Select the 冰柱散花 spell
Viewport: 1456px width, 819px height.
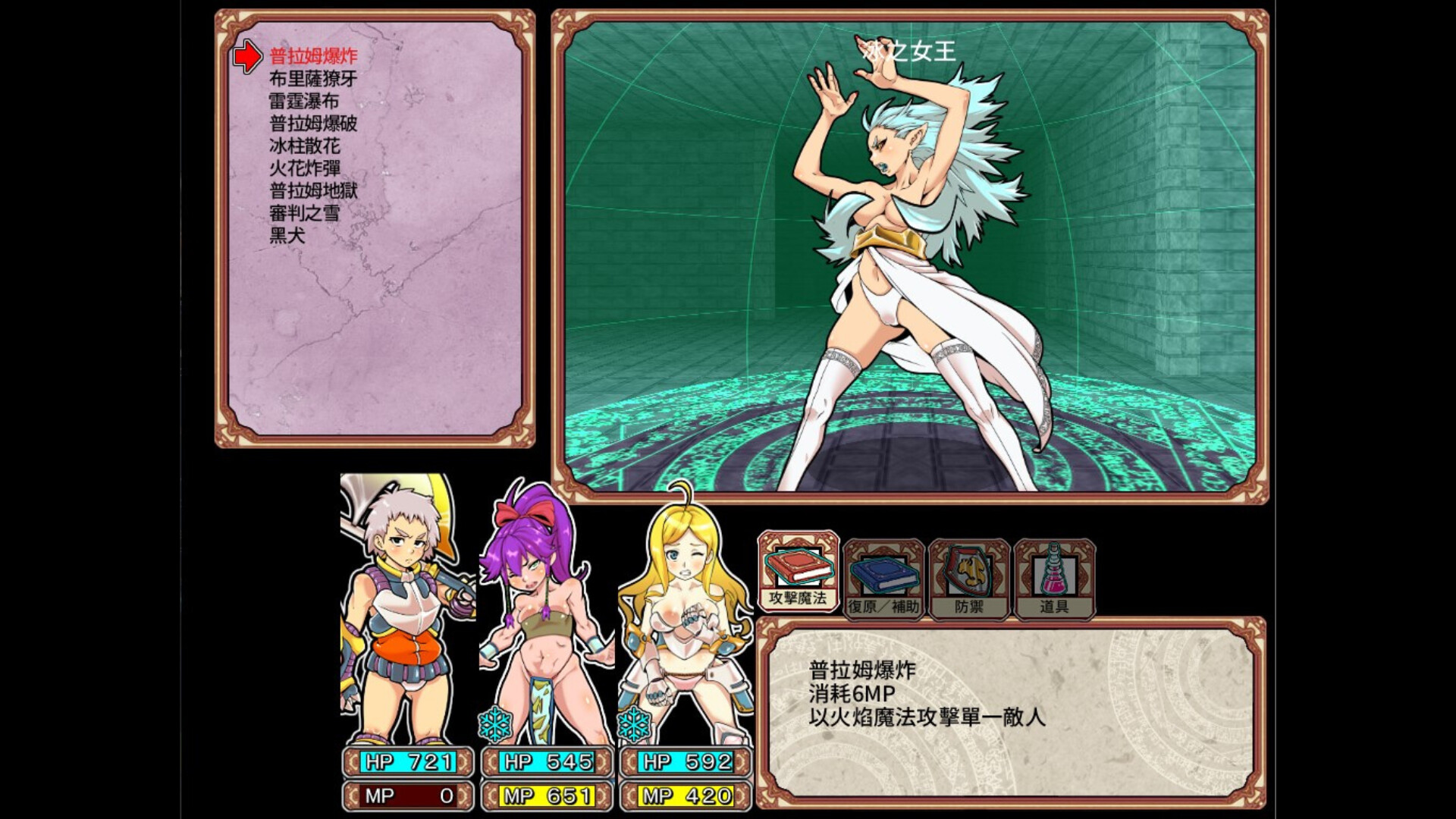(304, 146)
